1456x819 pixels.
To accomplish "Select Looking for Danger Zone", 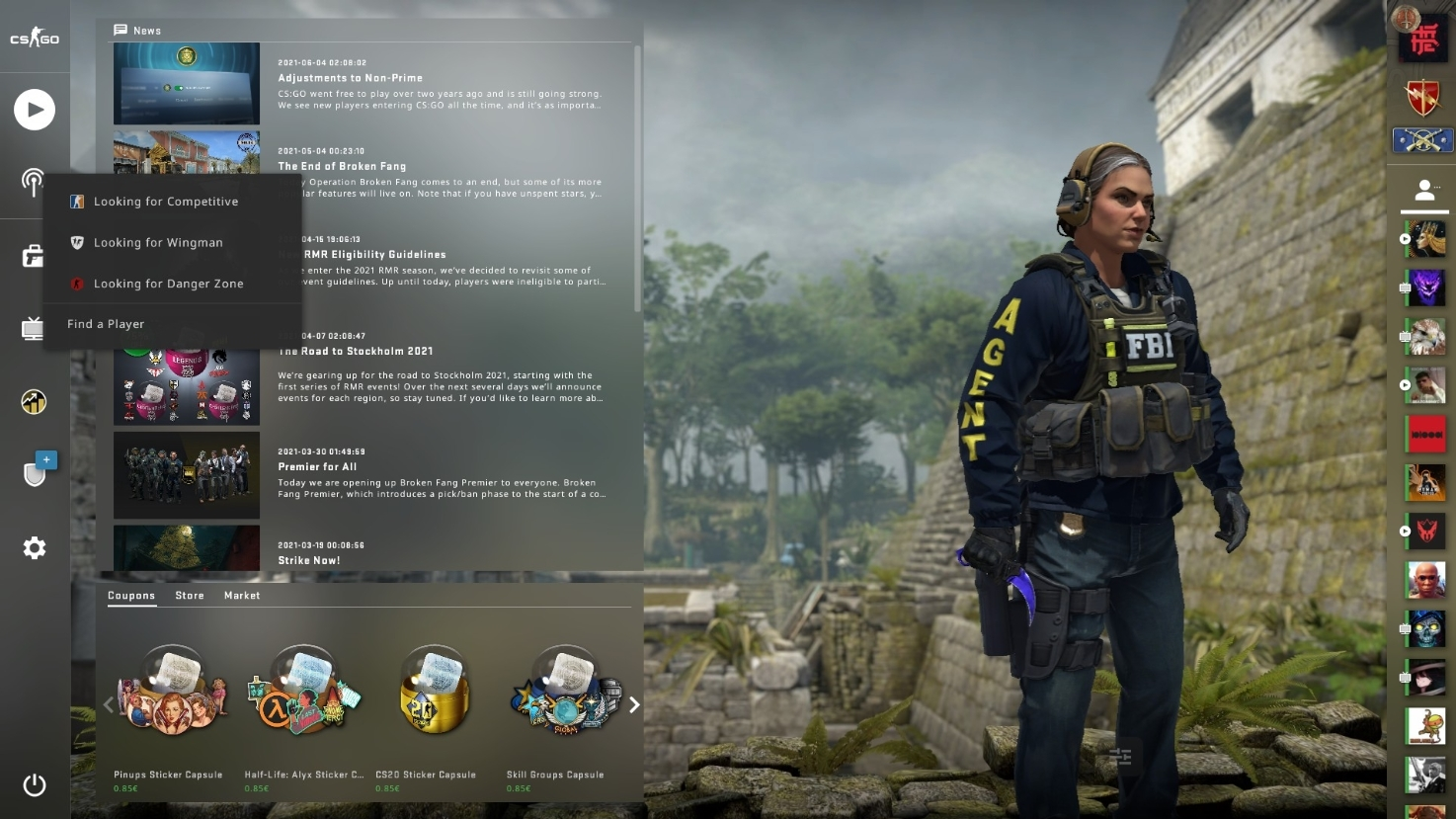I will click(169, 284).
